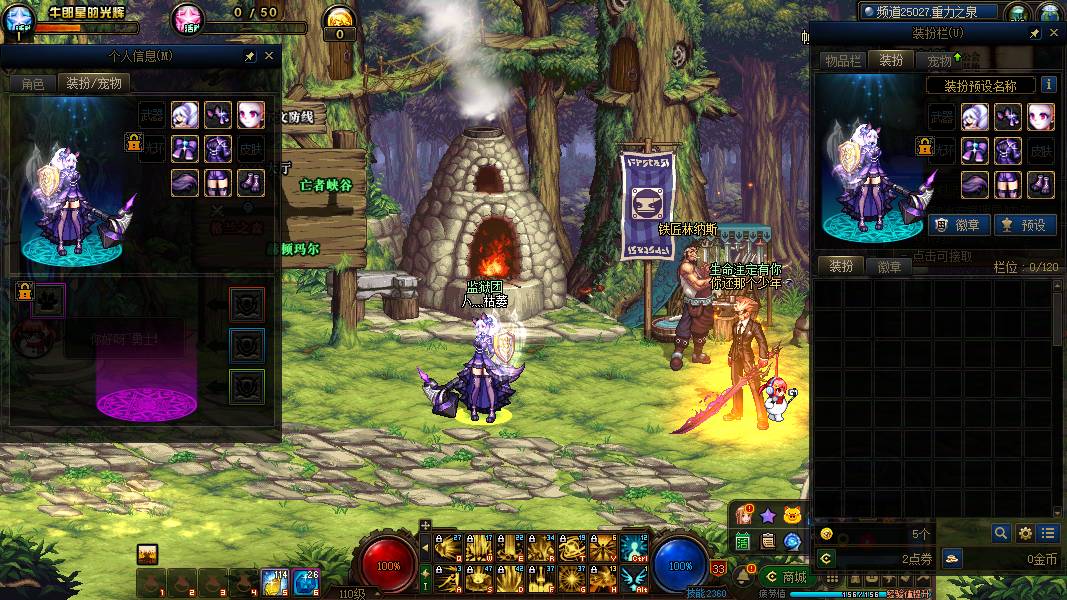Open the 物品栏 items tab
1067x600 pixels.
pyautogui.click(x=842, y=61)
